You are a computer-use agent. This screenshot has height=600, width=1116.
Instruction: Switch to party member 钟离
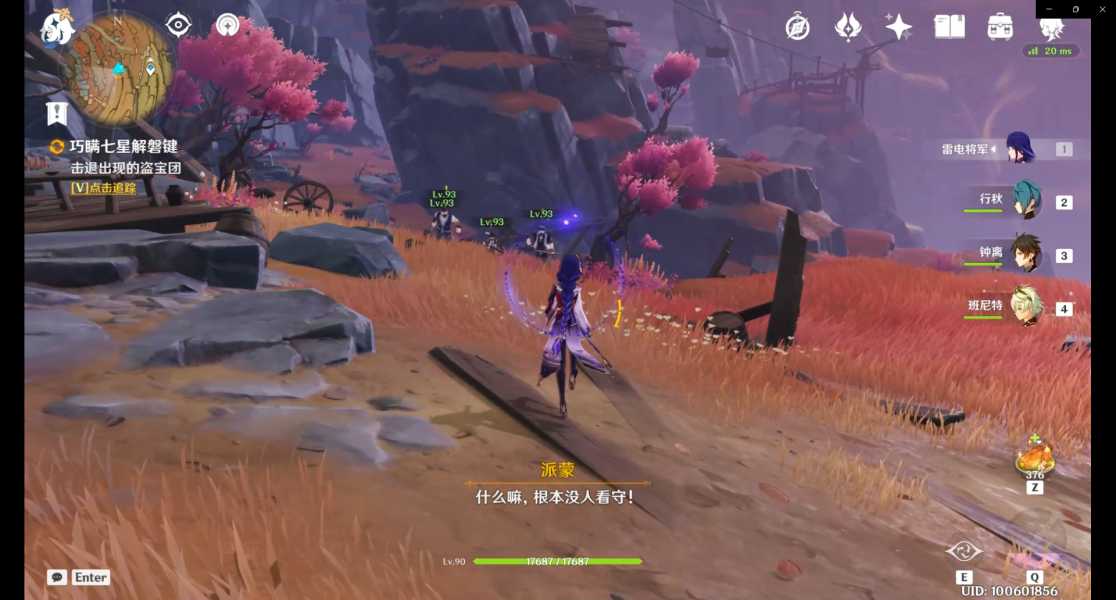(1025, 254)
